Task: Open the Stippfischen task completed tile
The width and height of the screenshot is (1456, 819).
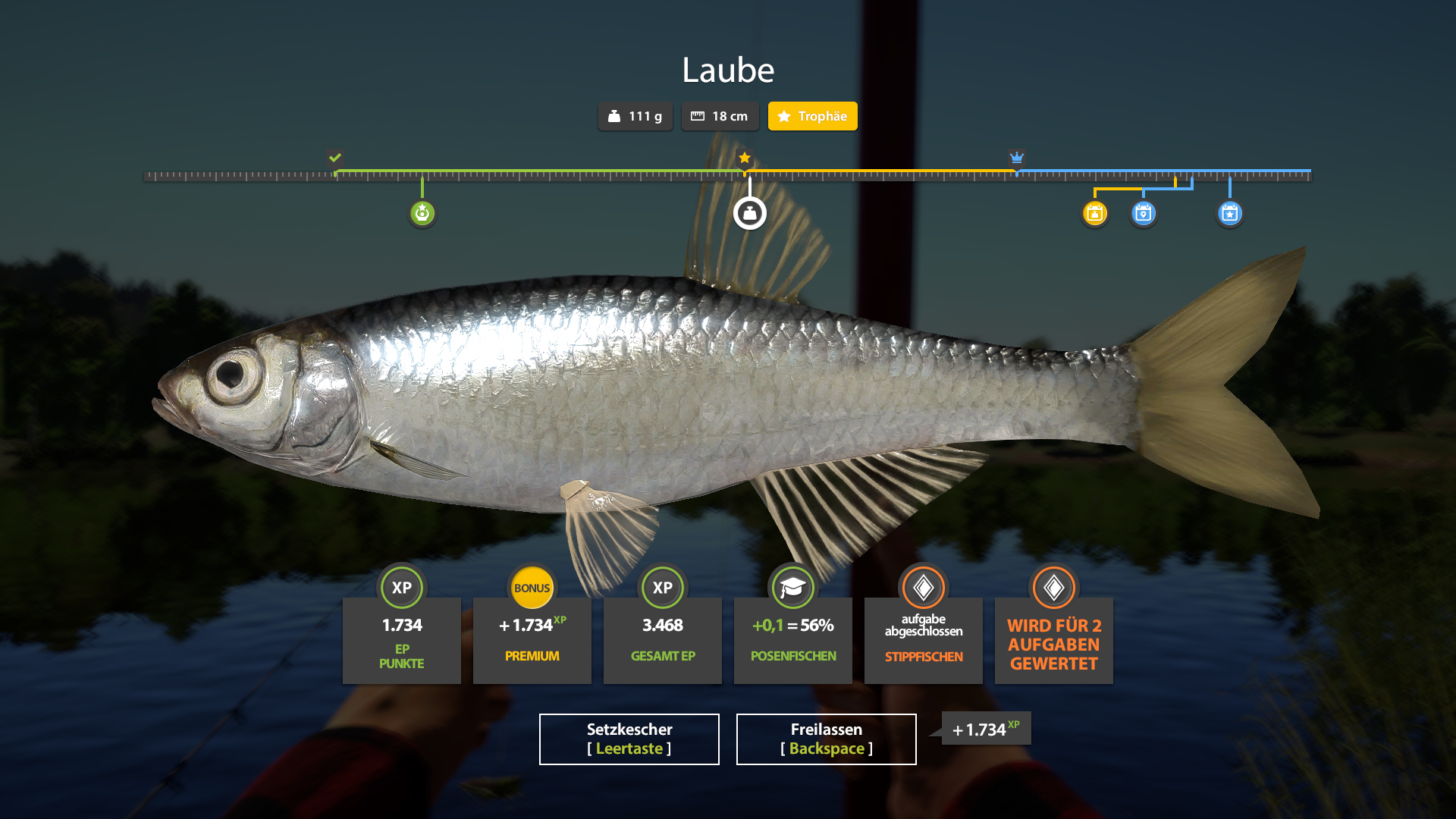Action: [923, 639]
